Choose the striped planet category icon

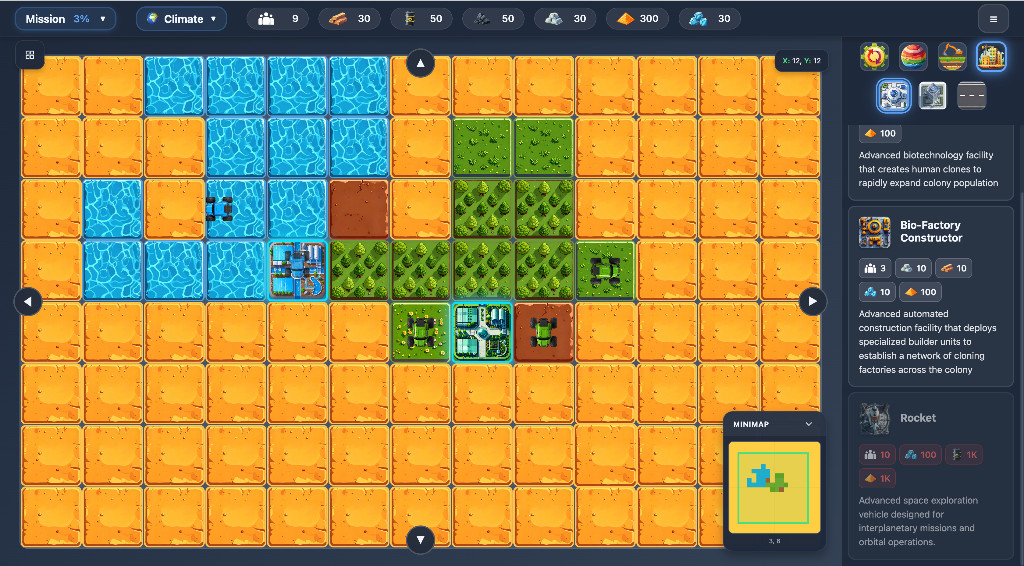pos(913,56)
